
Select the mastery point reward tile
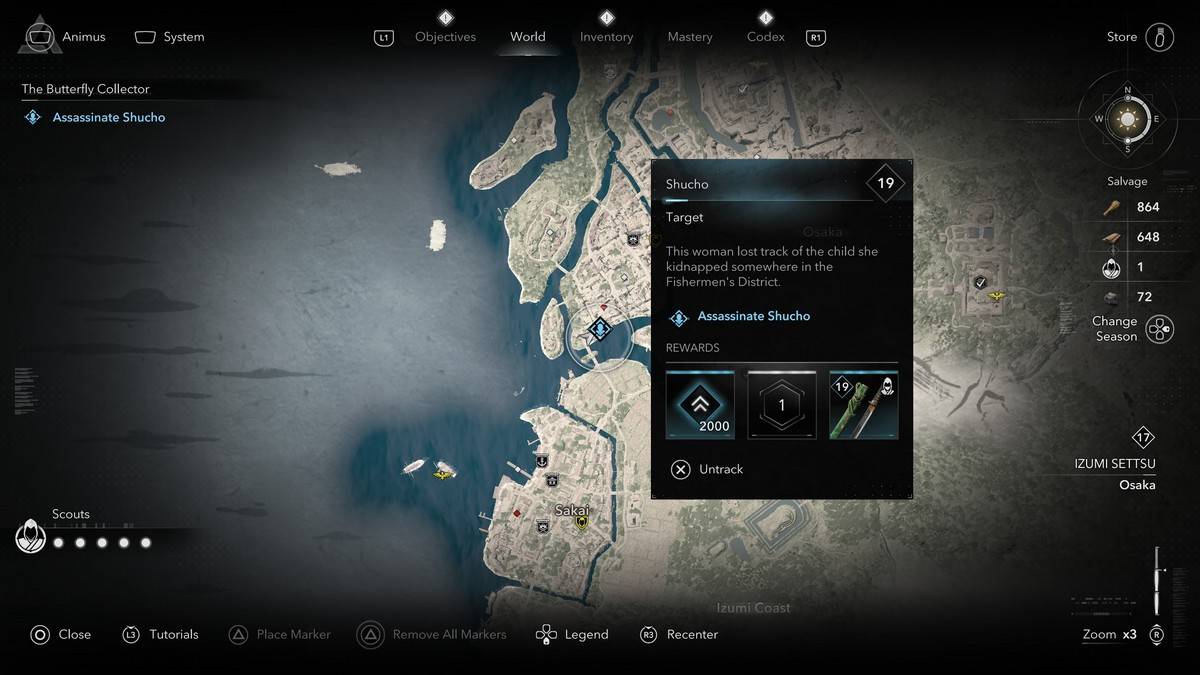coord(782,405)
